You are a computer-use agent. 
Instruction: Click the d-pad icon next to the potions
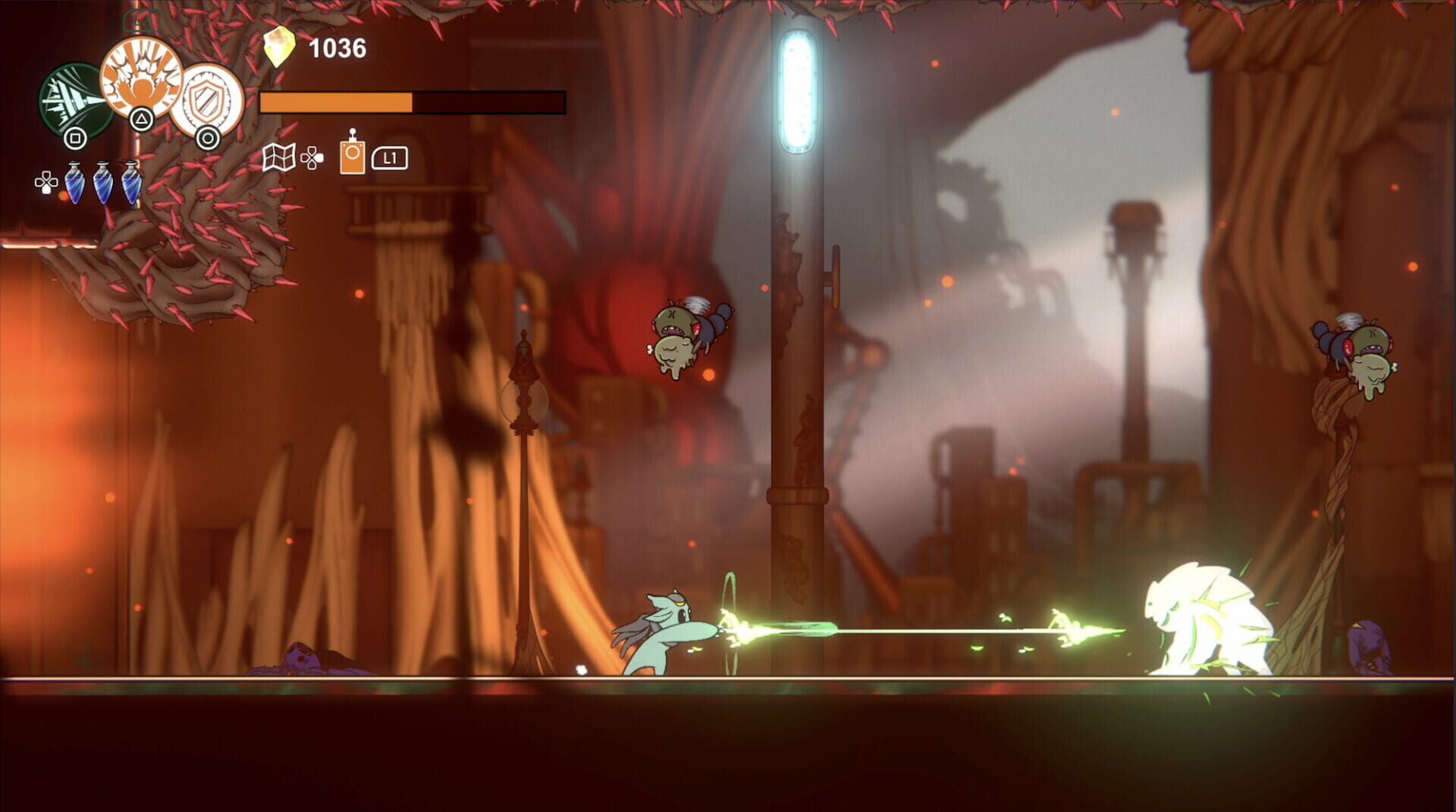(45, 182)
